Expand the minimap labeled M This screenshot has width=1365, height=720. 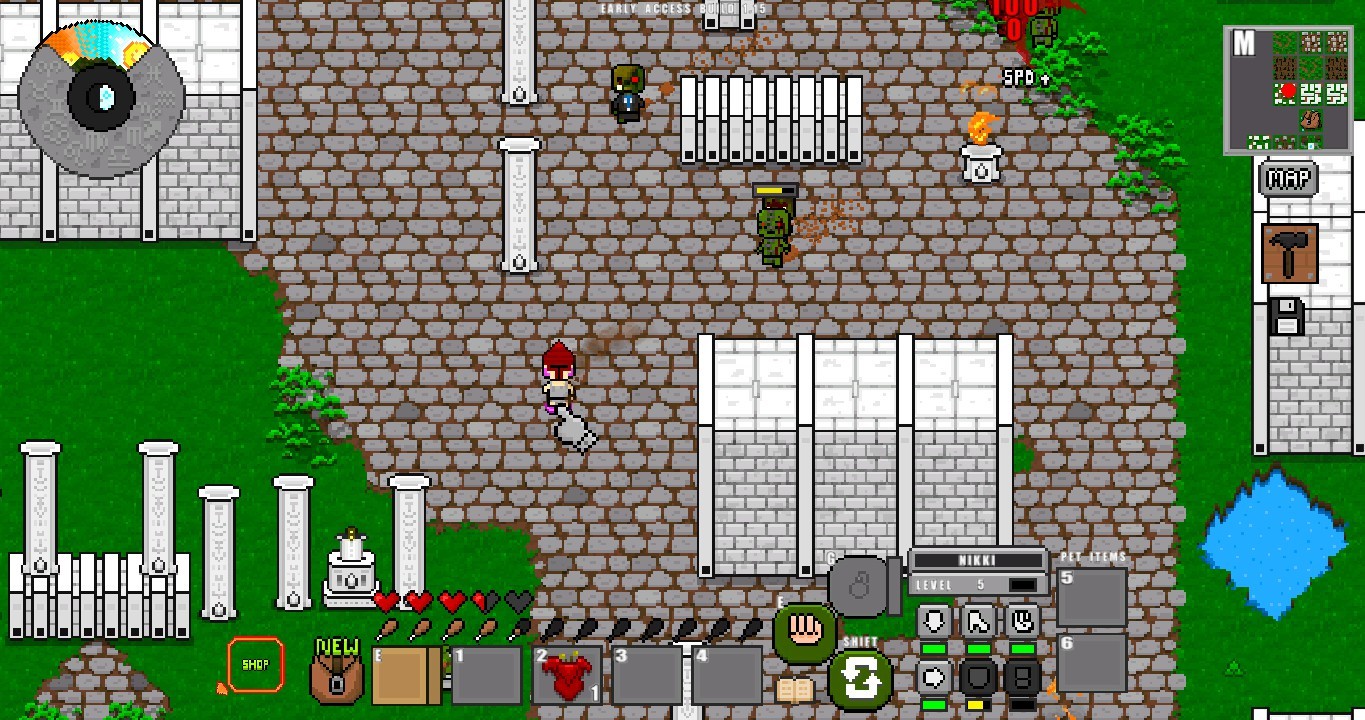1245,43
